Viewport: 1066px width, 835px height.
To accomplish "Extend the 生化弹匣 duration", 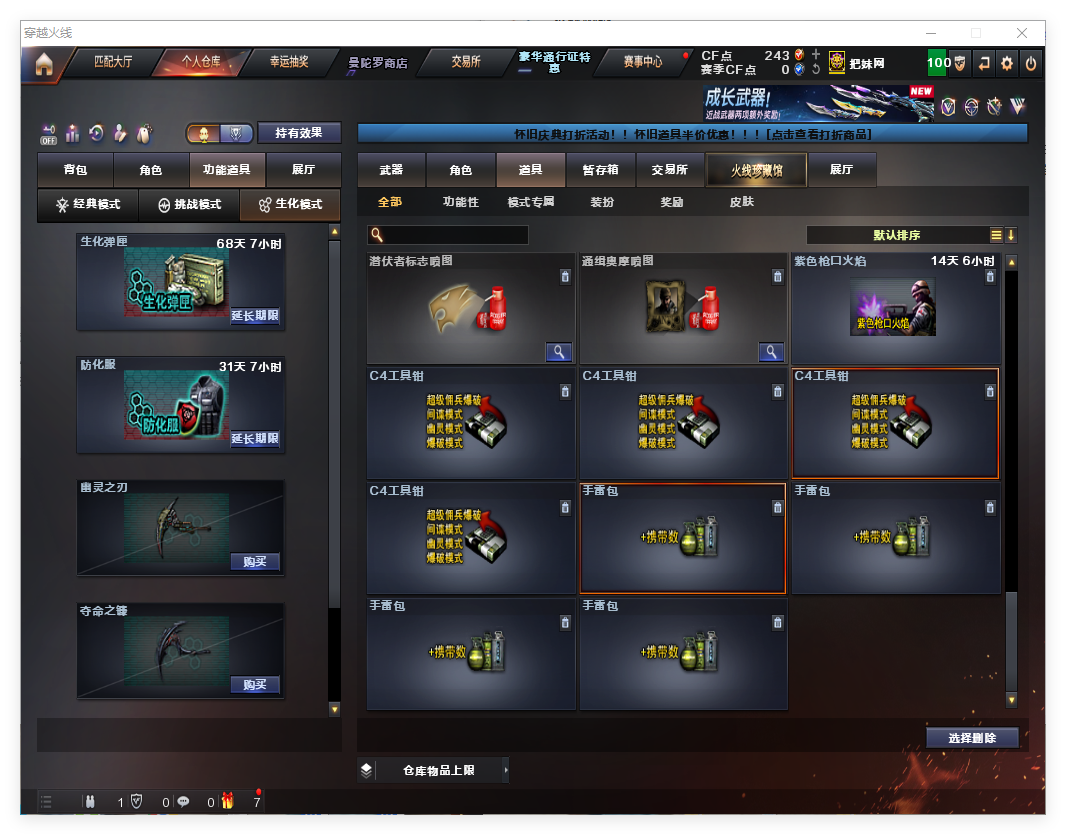I will point(255,316).
